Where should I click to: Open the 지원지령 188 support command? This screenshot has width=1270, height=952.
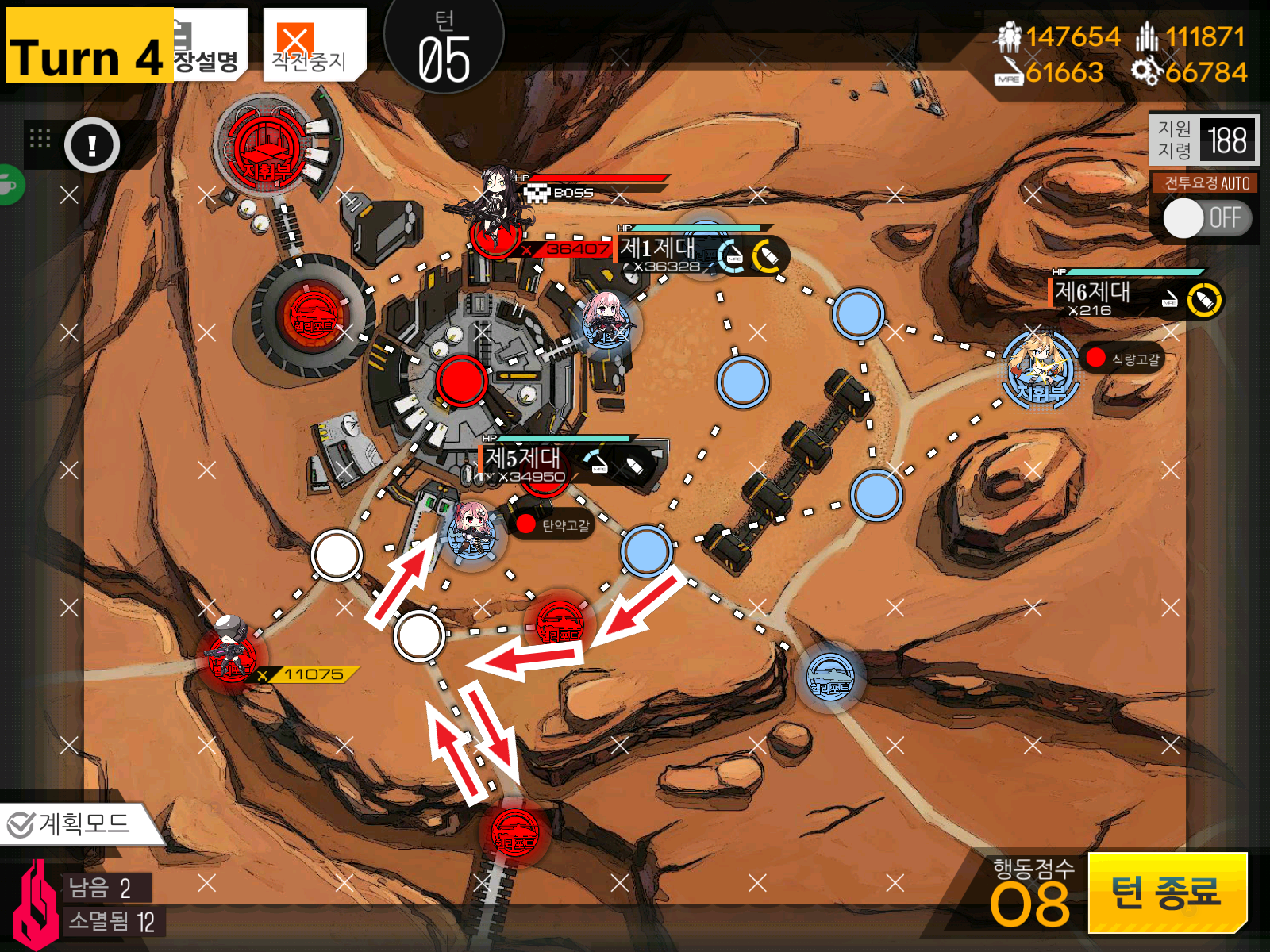[1203, 140]
